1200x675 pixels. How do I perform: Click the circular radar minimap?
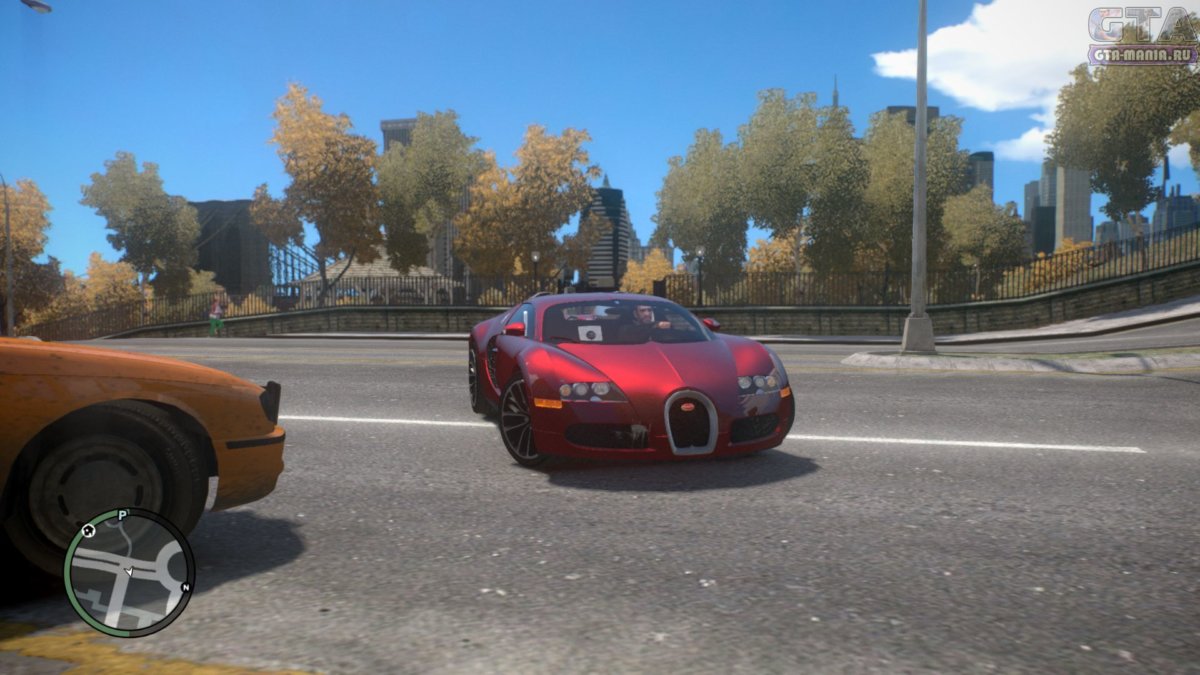coord(128,573)
